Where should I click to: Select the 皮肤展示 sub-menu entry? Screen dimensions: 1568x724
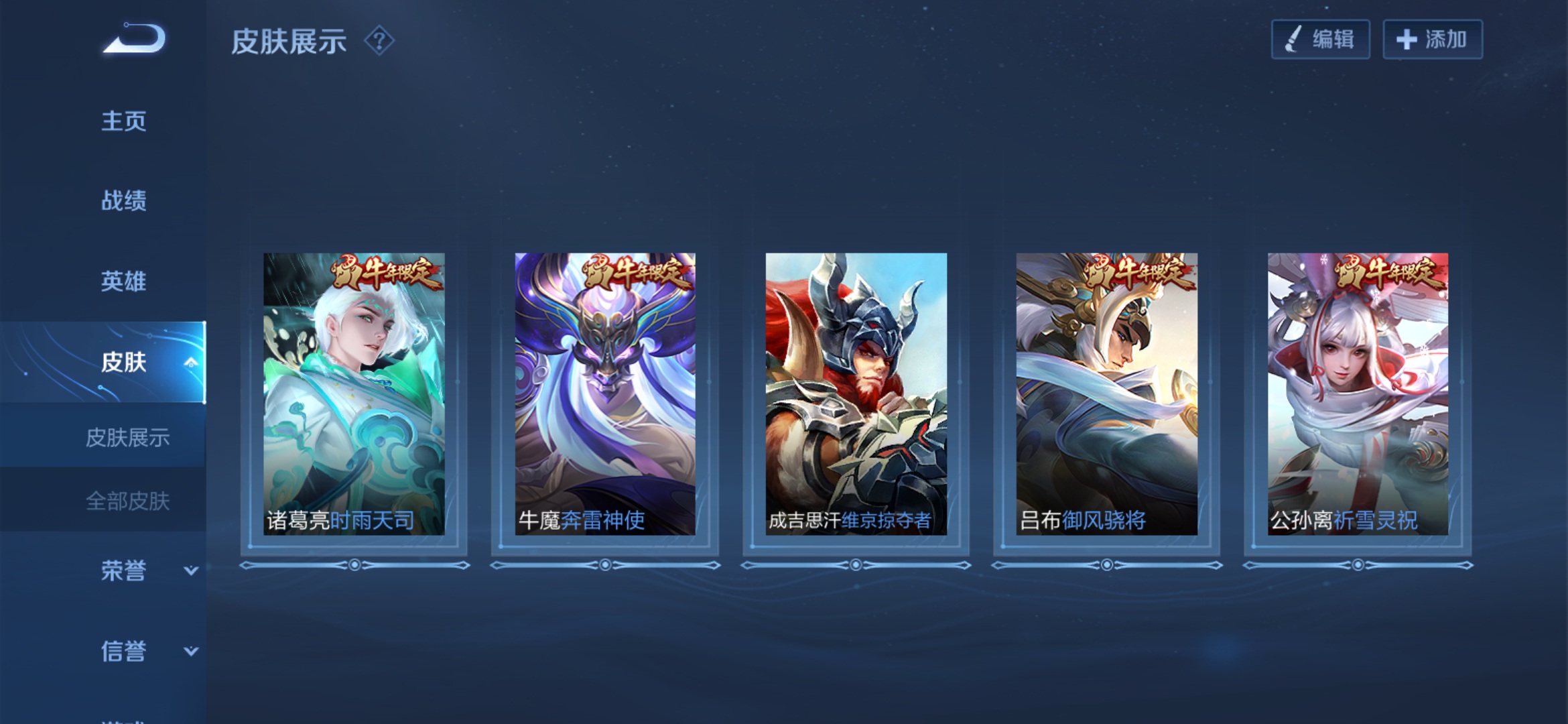127,438
